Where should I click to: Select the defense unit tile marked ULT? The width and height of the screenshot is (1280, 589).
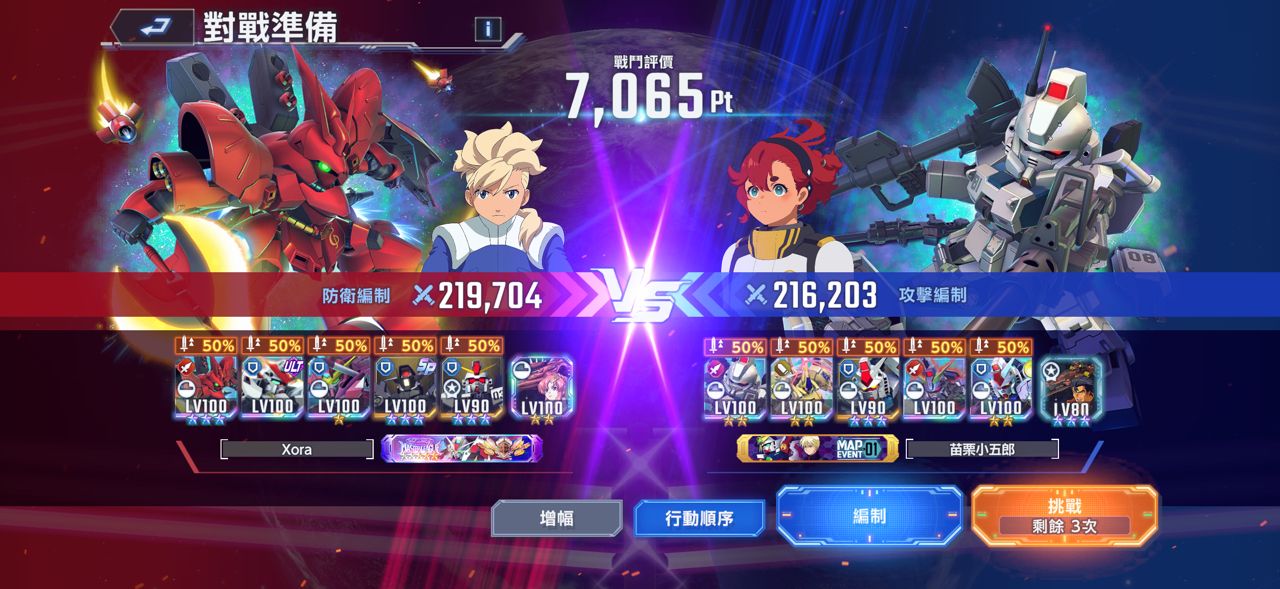(273, 385)
